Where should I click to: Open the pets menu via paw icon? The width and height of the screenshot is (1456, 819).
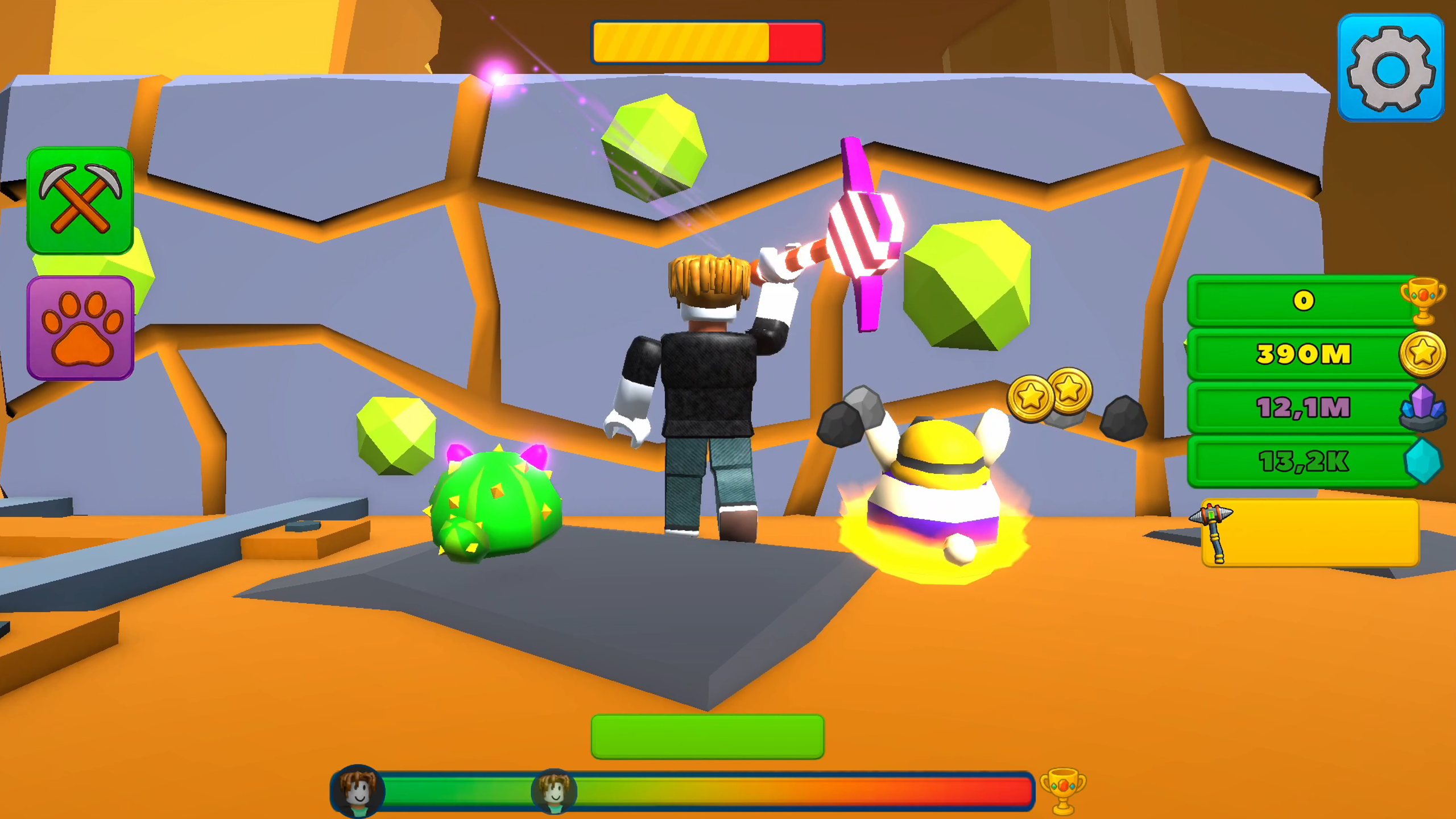point(80,324)
